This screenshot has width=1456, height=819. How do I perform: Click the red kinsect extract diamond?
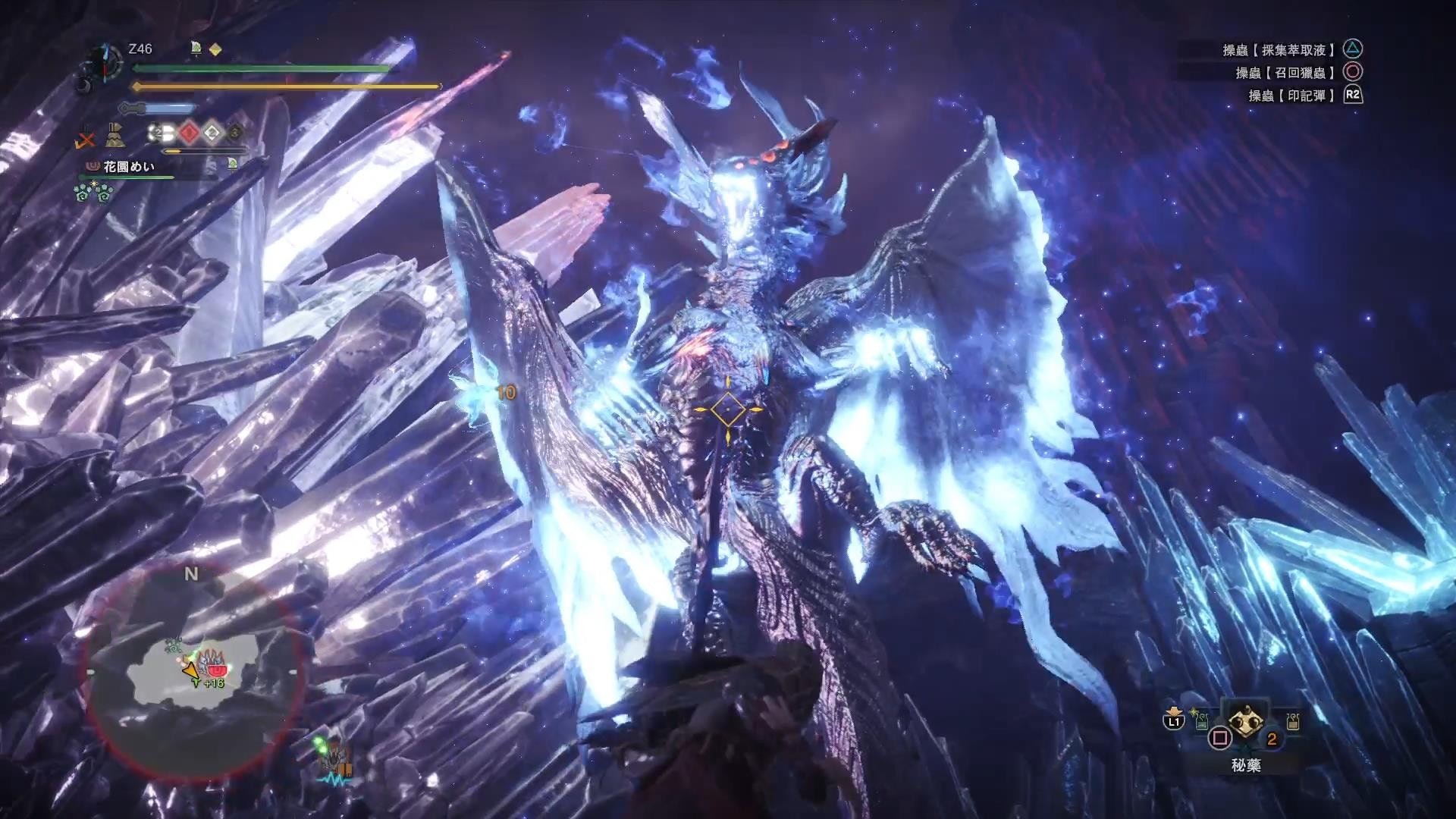(x=190, y=133)
